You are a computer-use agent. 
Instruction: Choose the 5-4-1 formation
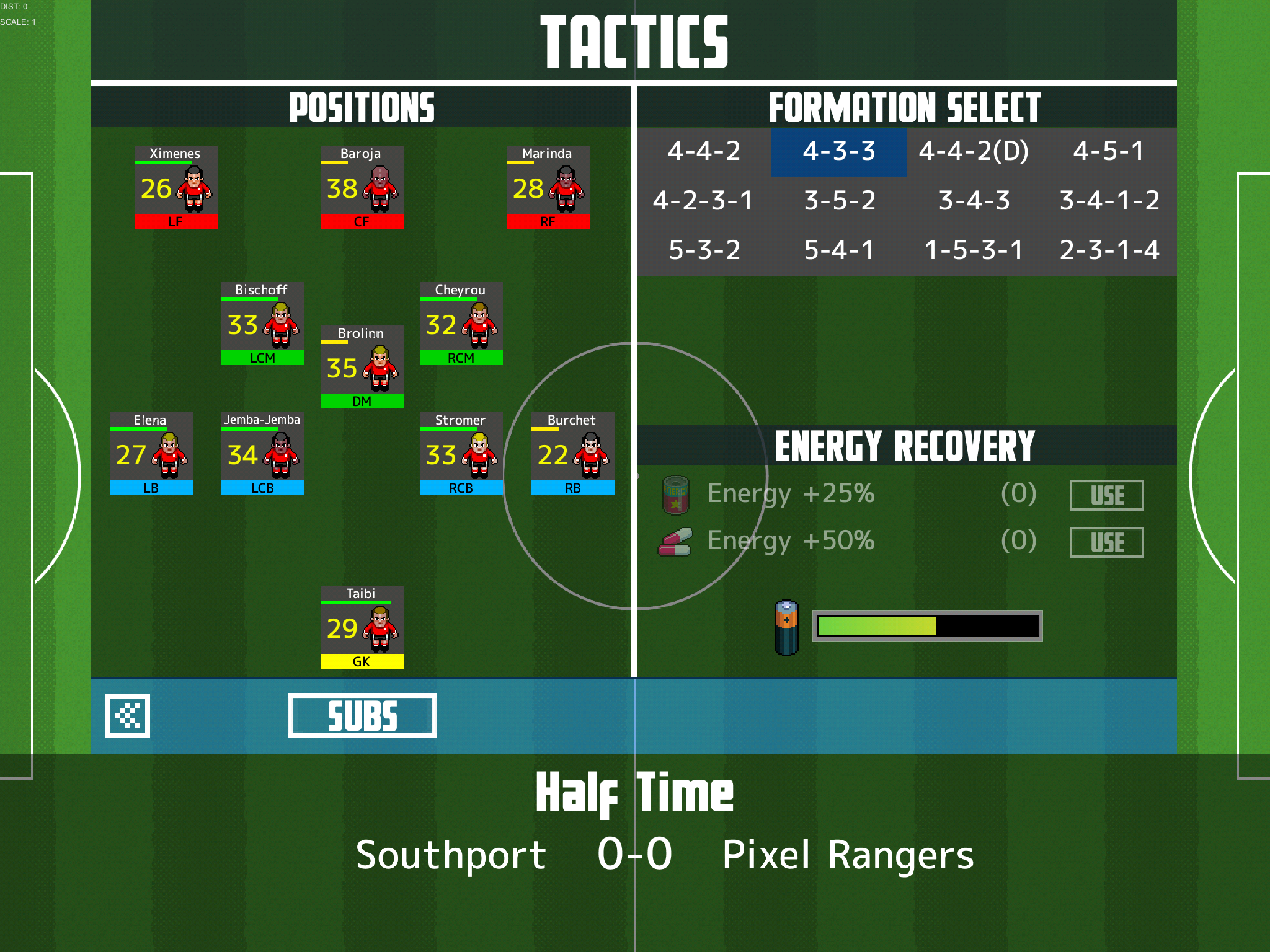click(x=839, y=250)
